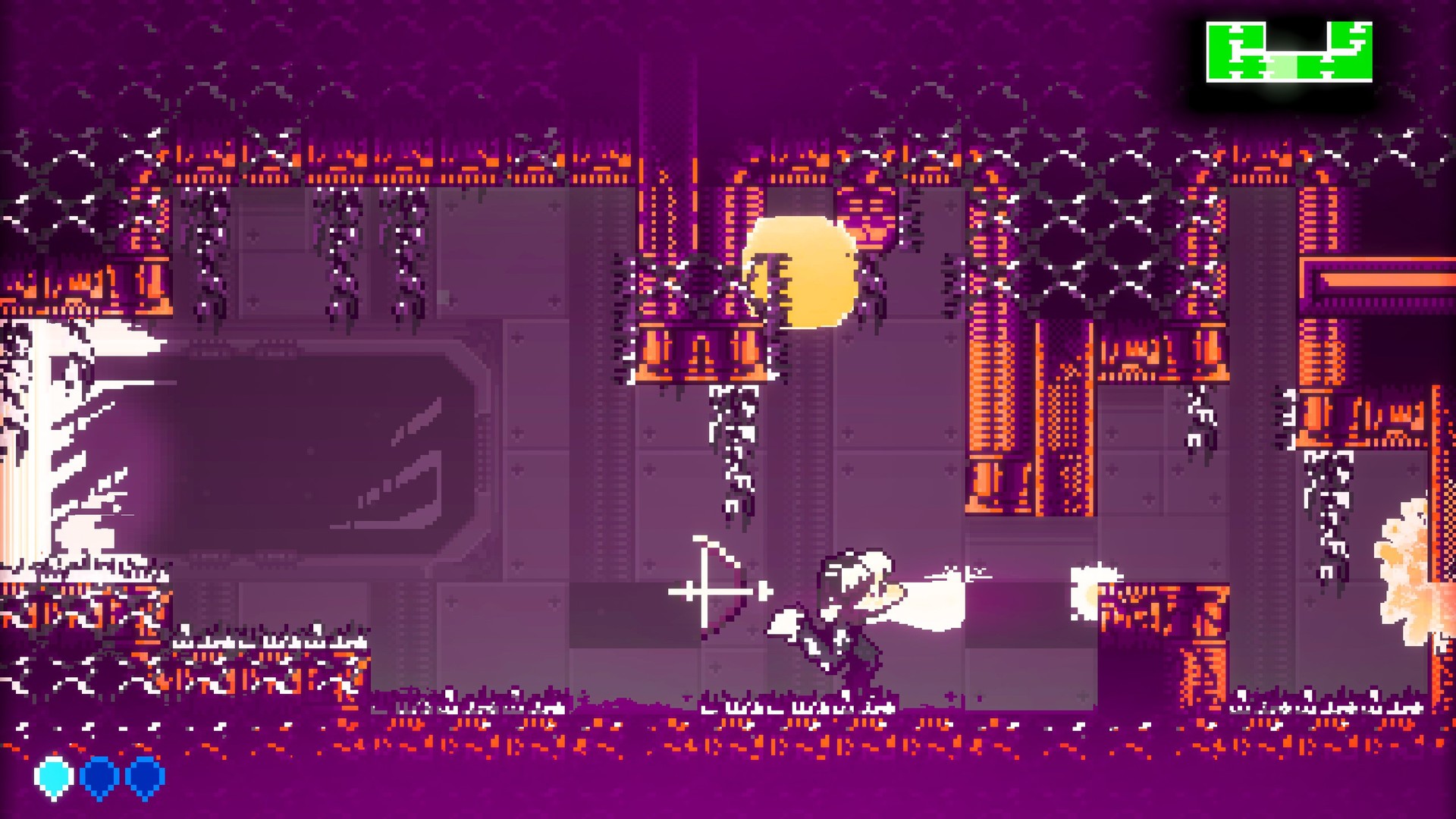1456x819 pixels.
Task: Expand the vines below the central pillar
Action: click(x=732, y=455)
